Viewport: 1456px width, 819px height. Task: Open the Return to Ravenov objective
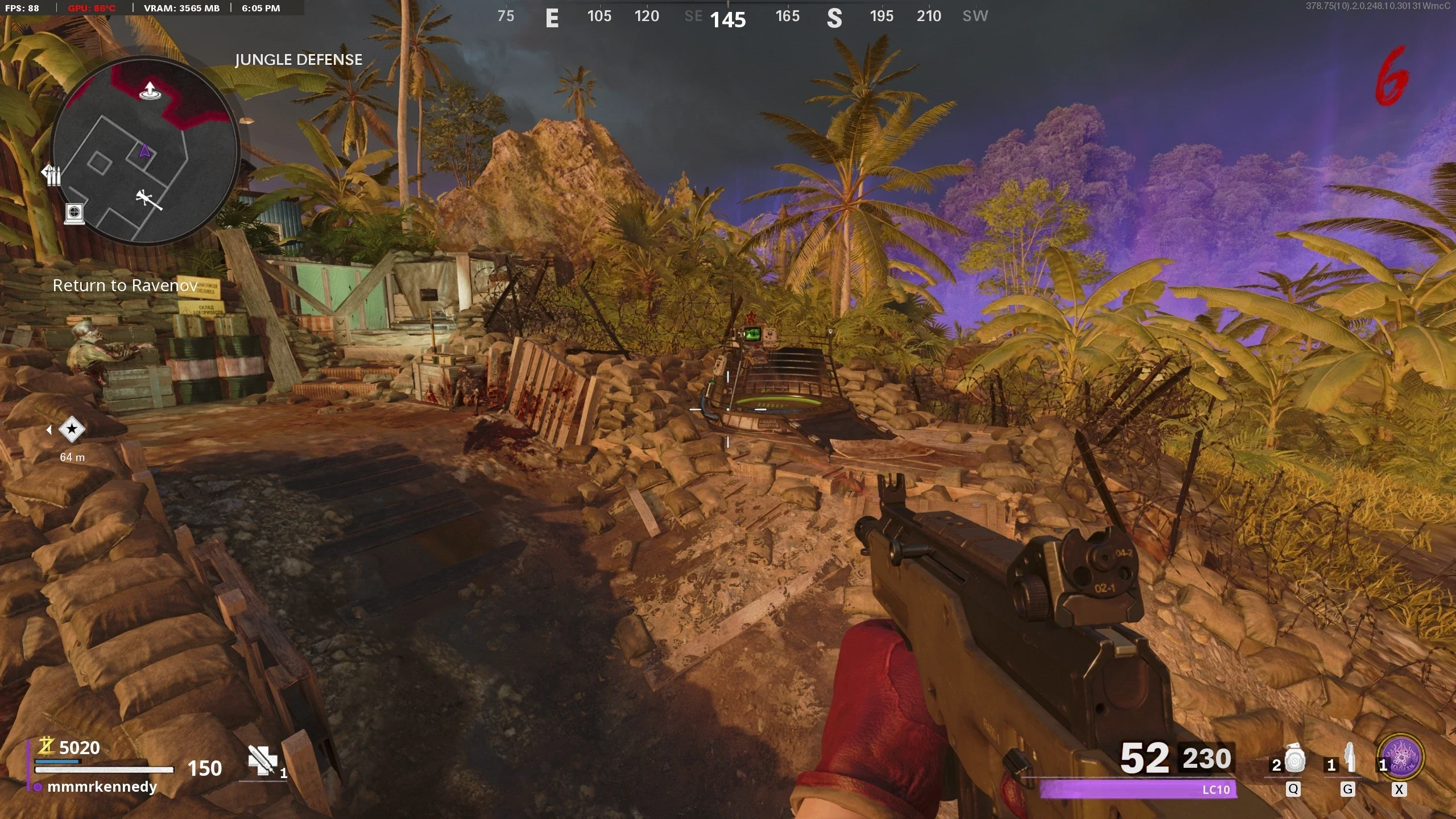[x=125, y=286]
